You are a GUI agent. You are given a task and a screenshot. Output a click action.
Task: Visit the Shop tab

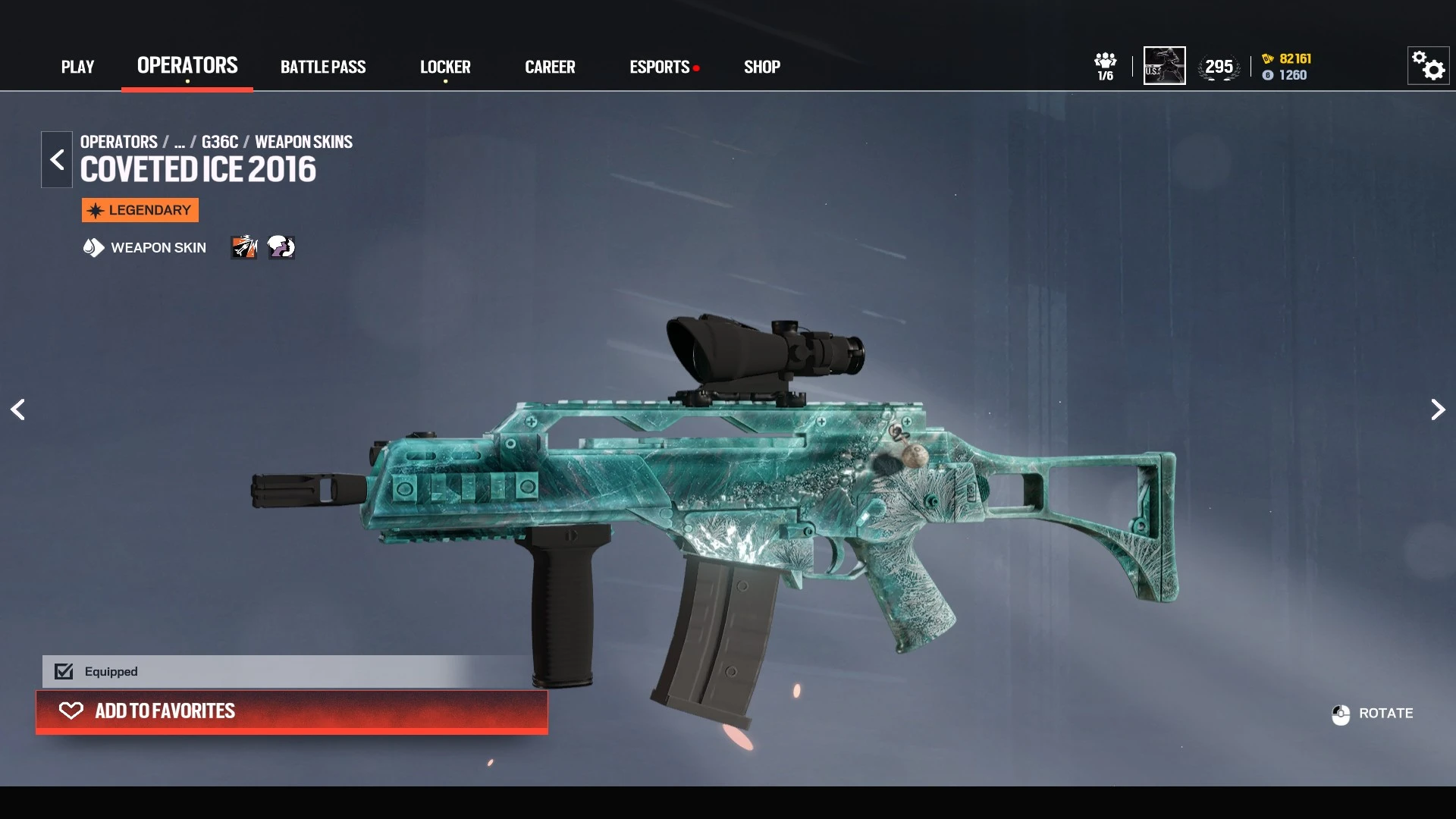762,67
